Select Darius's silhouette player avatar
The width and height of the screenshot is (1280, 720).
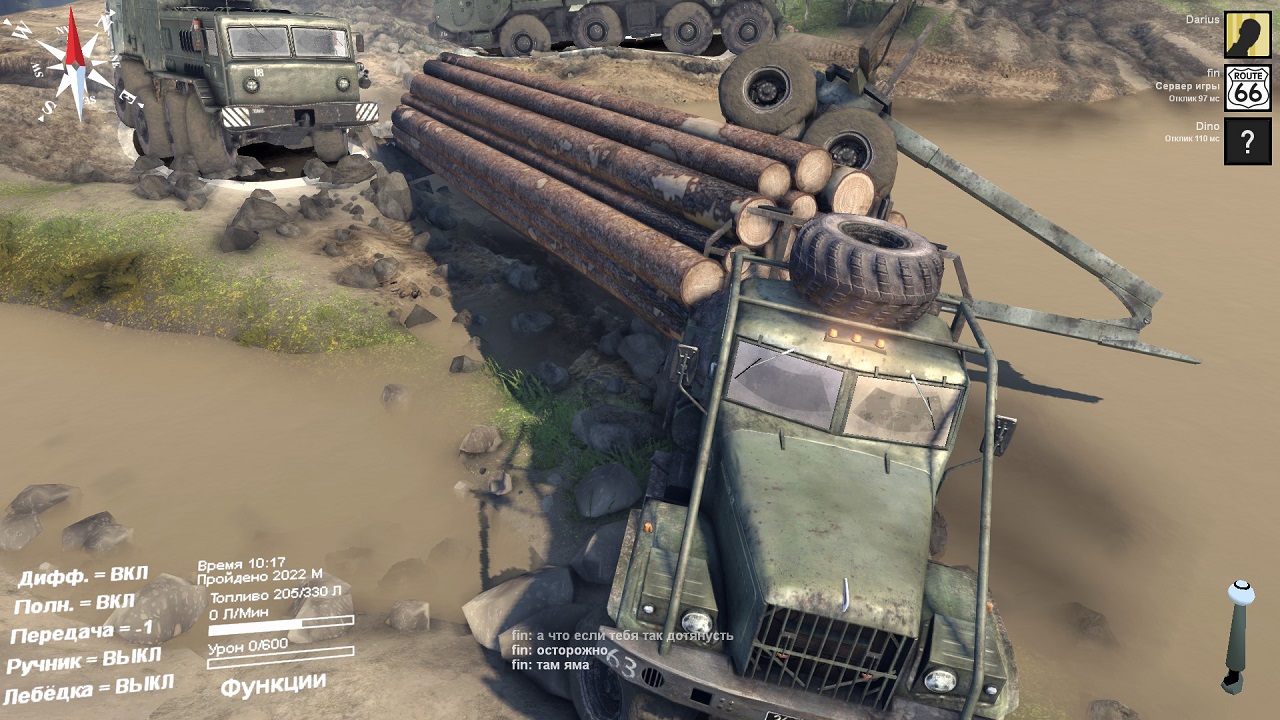coord(1247,35)
